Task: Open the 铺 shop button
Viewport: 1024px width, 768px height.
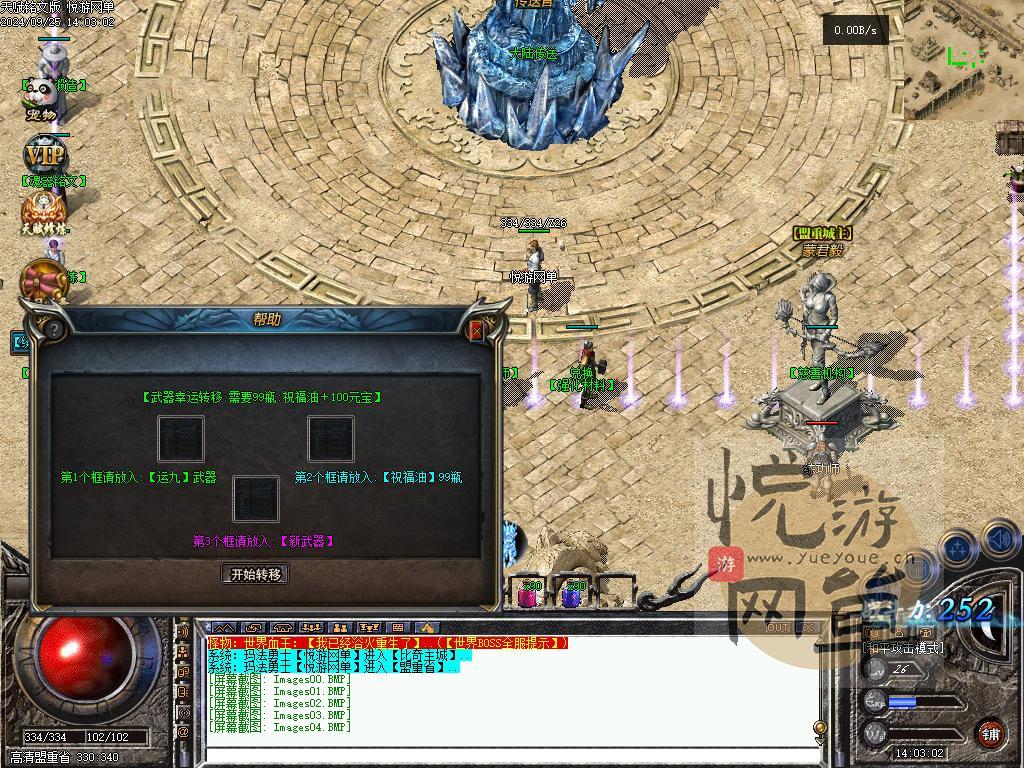Action: pos(990,733)
